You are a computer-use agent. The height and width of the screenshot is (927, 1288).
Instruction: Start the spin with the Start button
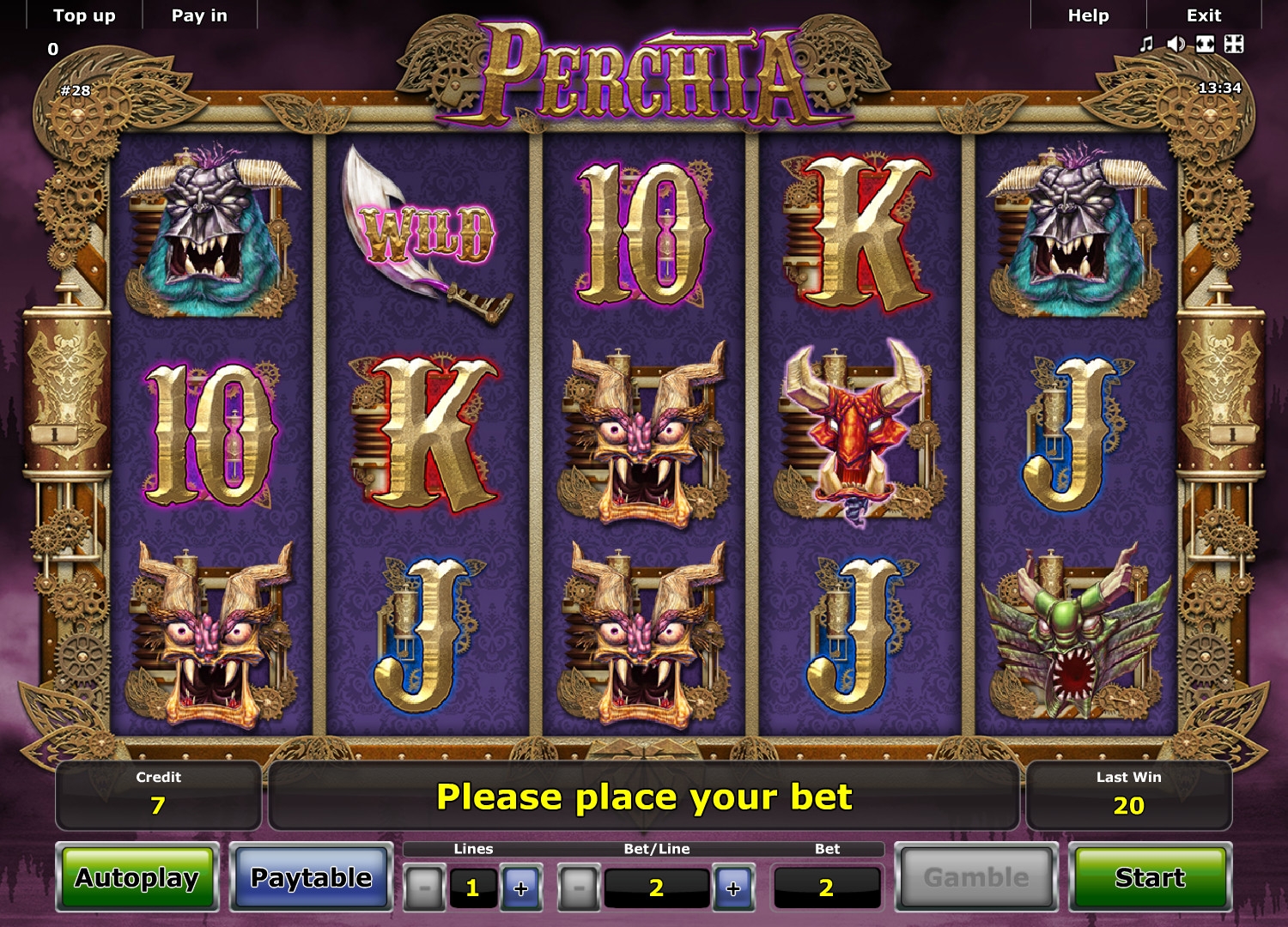click(1150, 876)
